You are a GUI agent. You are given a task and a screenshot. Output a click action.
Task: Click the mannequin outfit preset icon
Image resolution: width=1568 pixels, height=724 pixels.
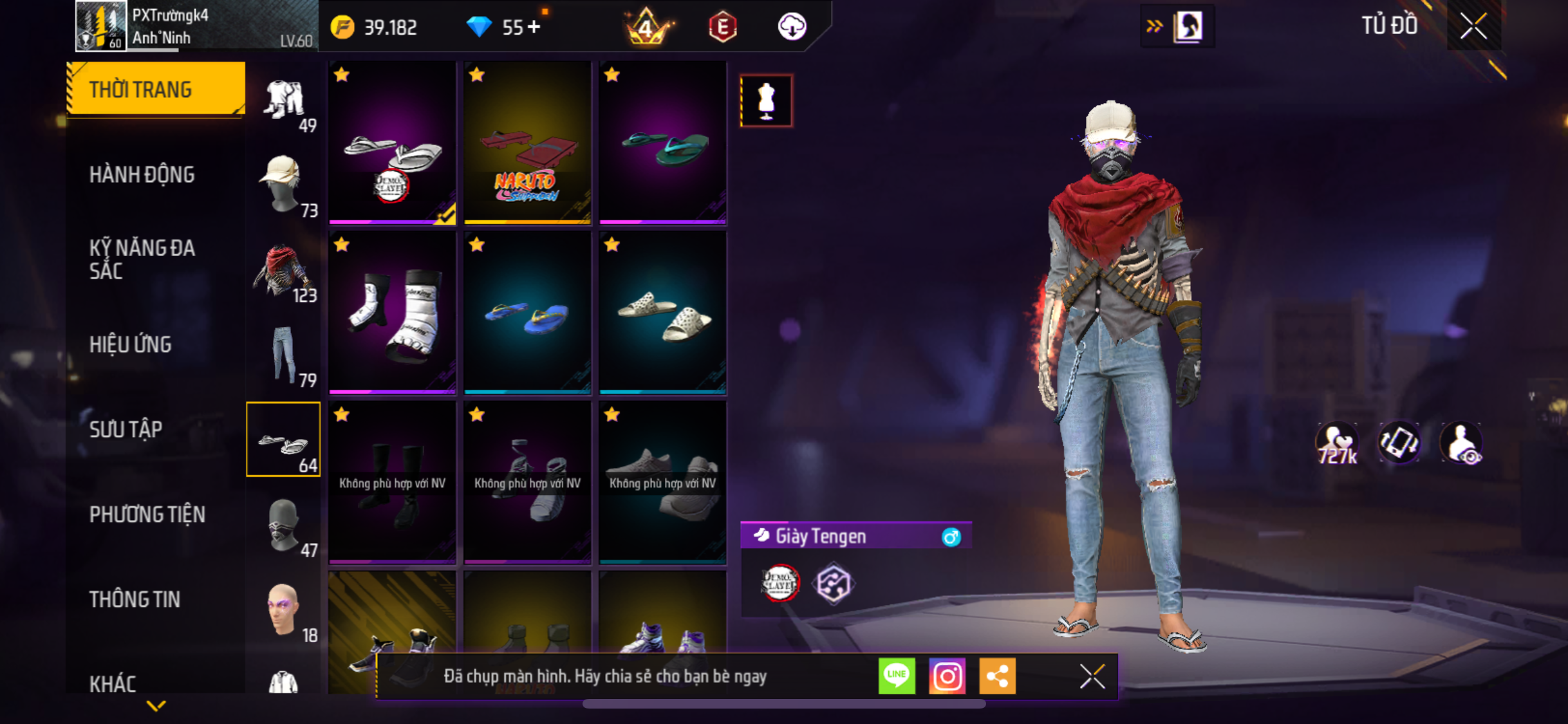[766, 101]
